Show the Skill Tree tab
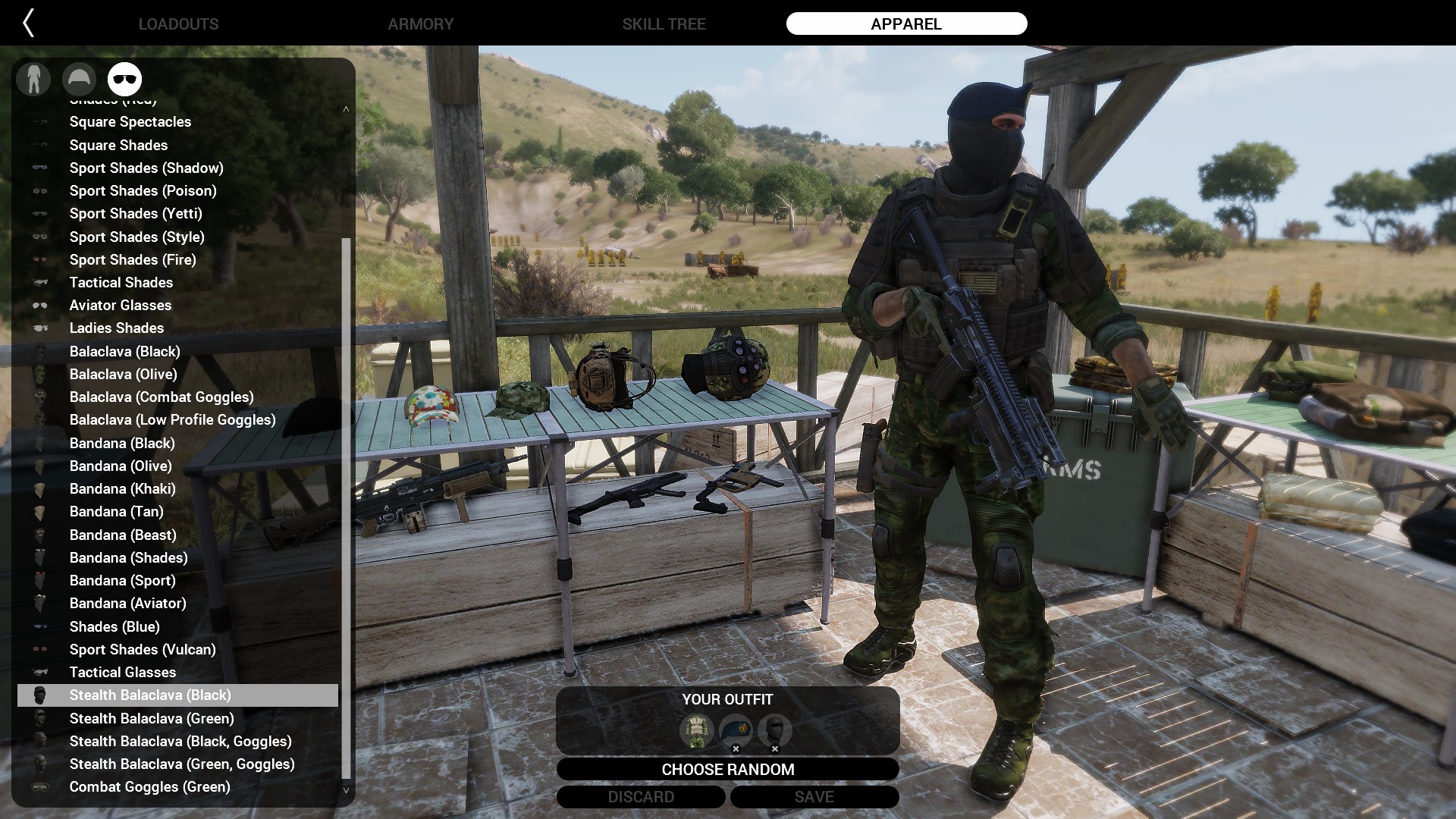The height and width of the screenshot is (819, 1456). [x=664, y=24]
